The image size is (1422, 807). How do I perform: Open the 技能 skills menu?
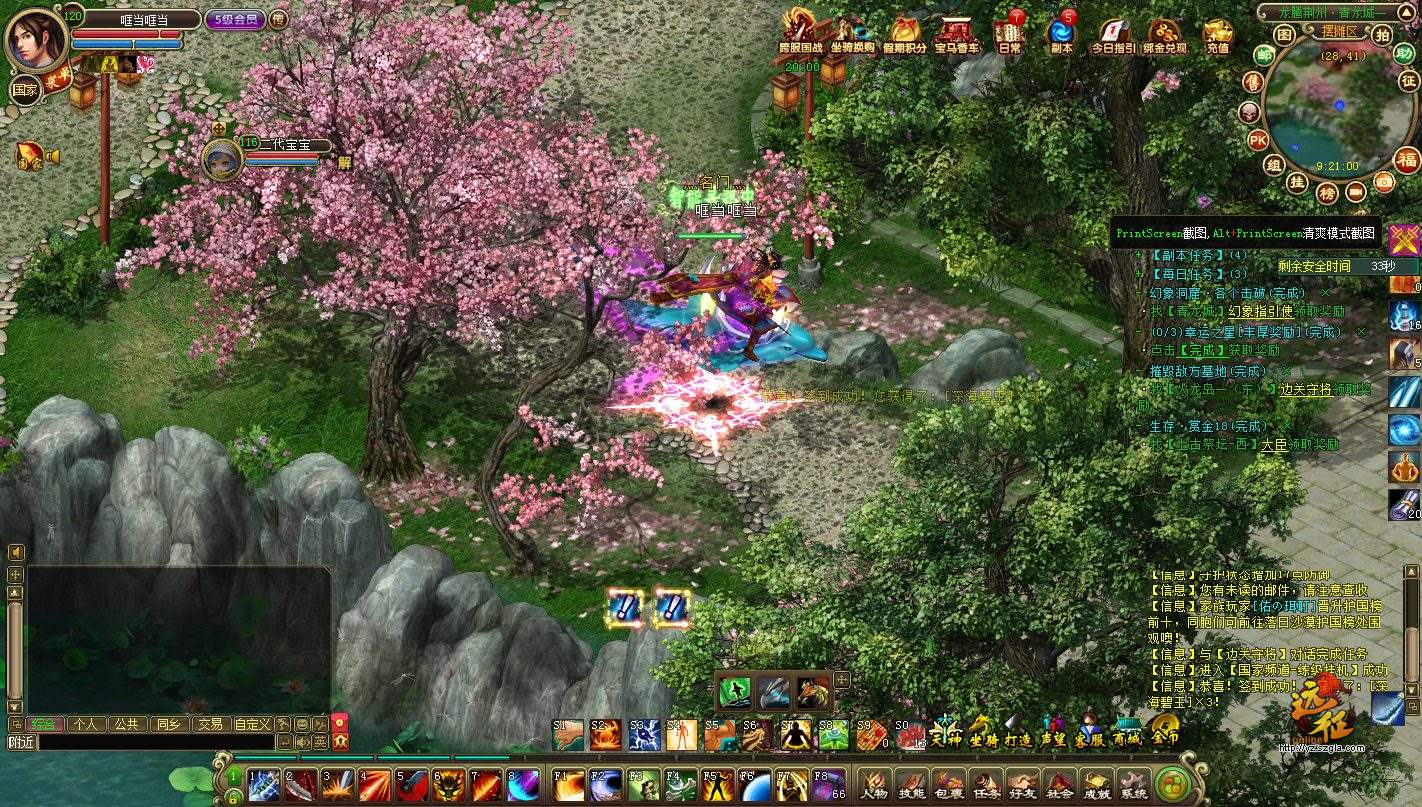911,784
